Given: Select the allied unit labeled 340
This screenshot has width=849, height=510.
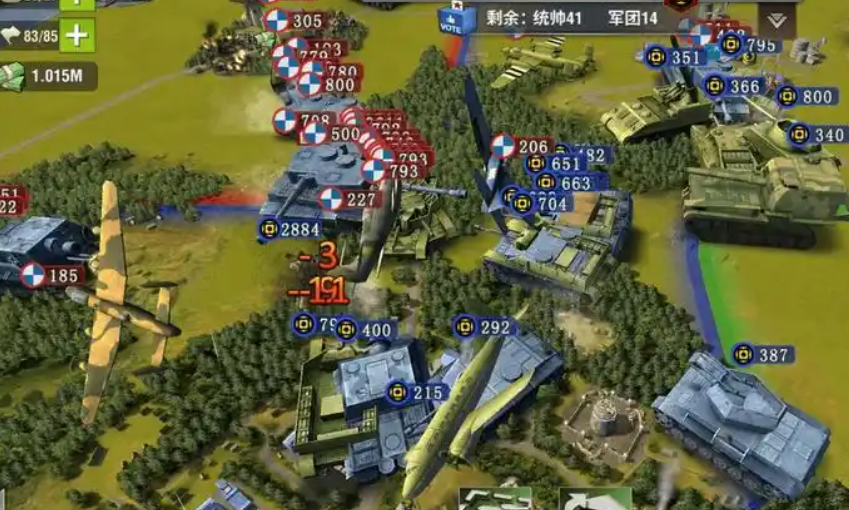Looking at the screenshot, I should (817, 135).
